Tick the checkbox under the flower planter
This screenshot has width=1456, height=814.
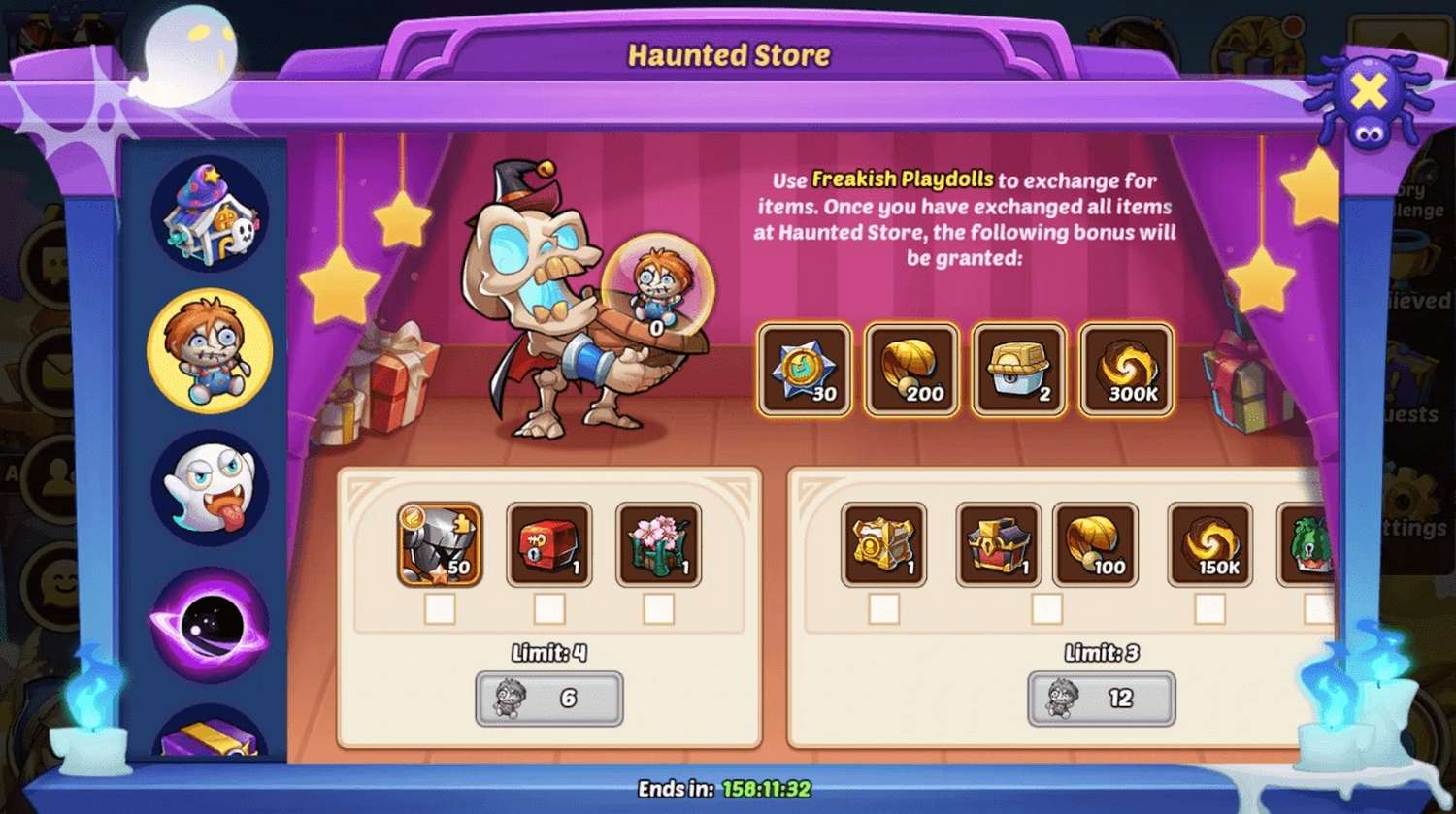tap(658, 609)
